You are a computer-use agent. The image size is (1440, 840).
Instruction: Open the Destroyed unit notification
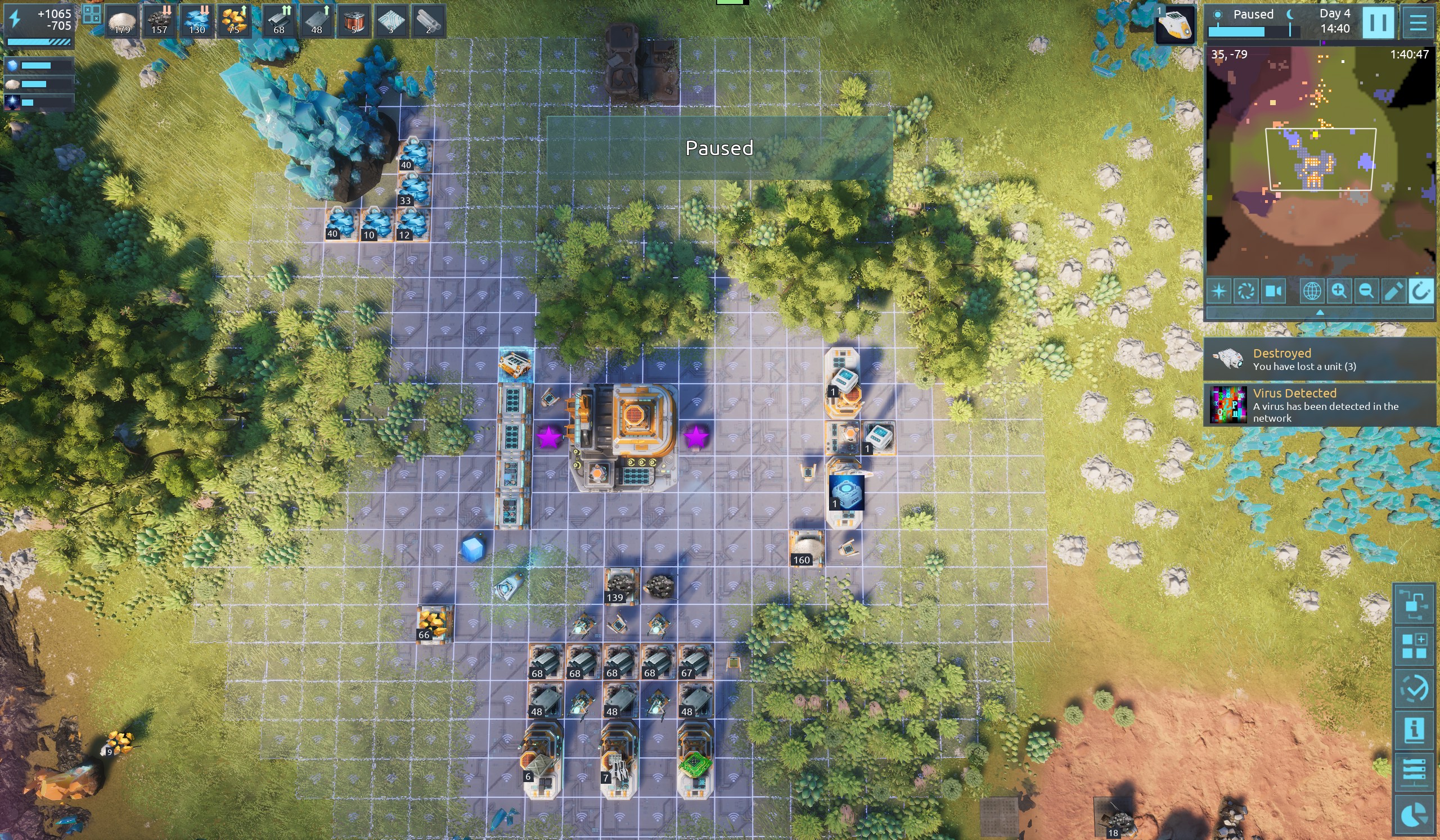1320,359
